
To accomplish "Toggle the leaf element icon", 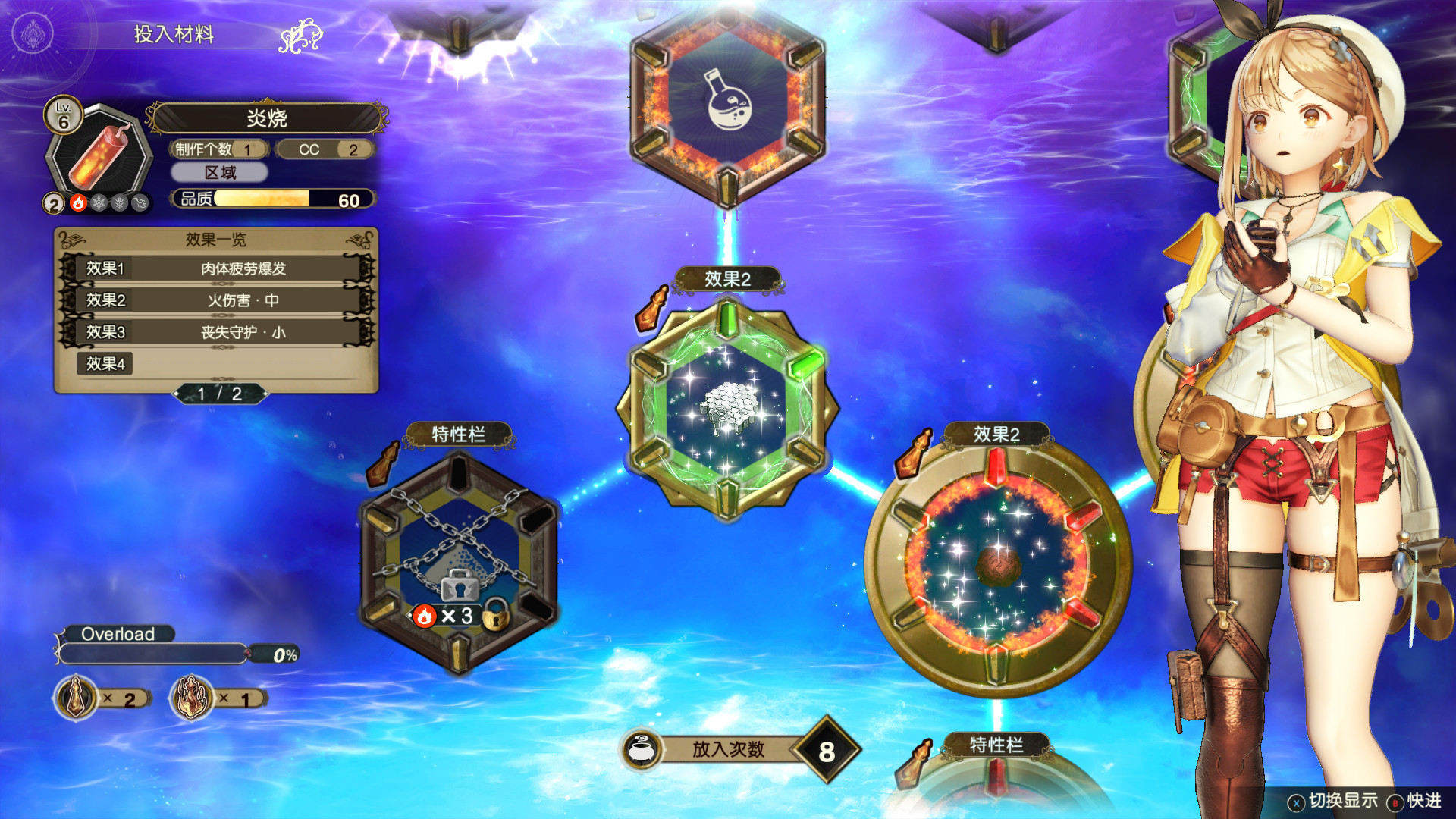I will [120, 204].
